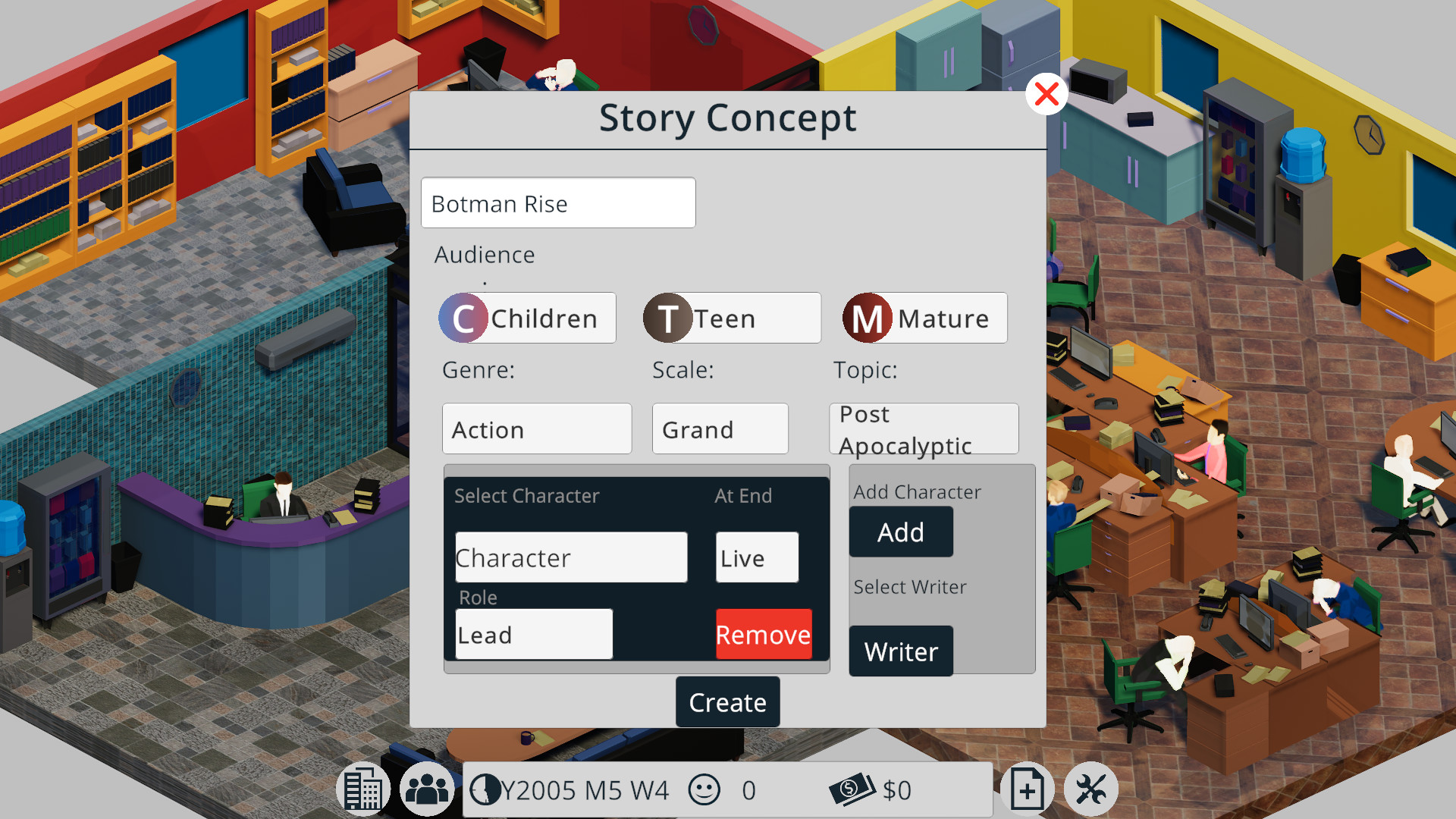Open the buildings panel icon
The image size is (1456, 819).
pos(362,789)
